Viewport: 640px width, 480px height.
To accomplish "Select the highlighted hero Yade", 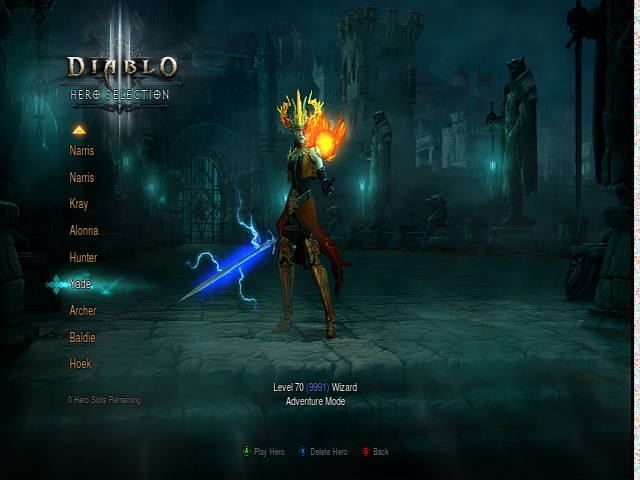I will (x=80, y=284).
